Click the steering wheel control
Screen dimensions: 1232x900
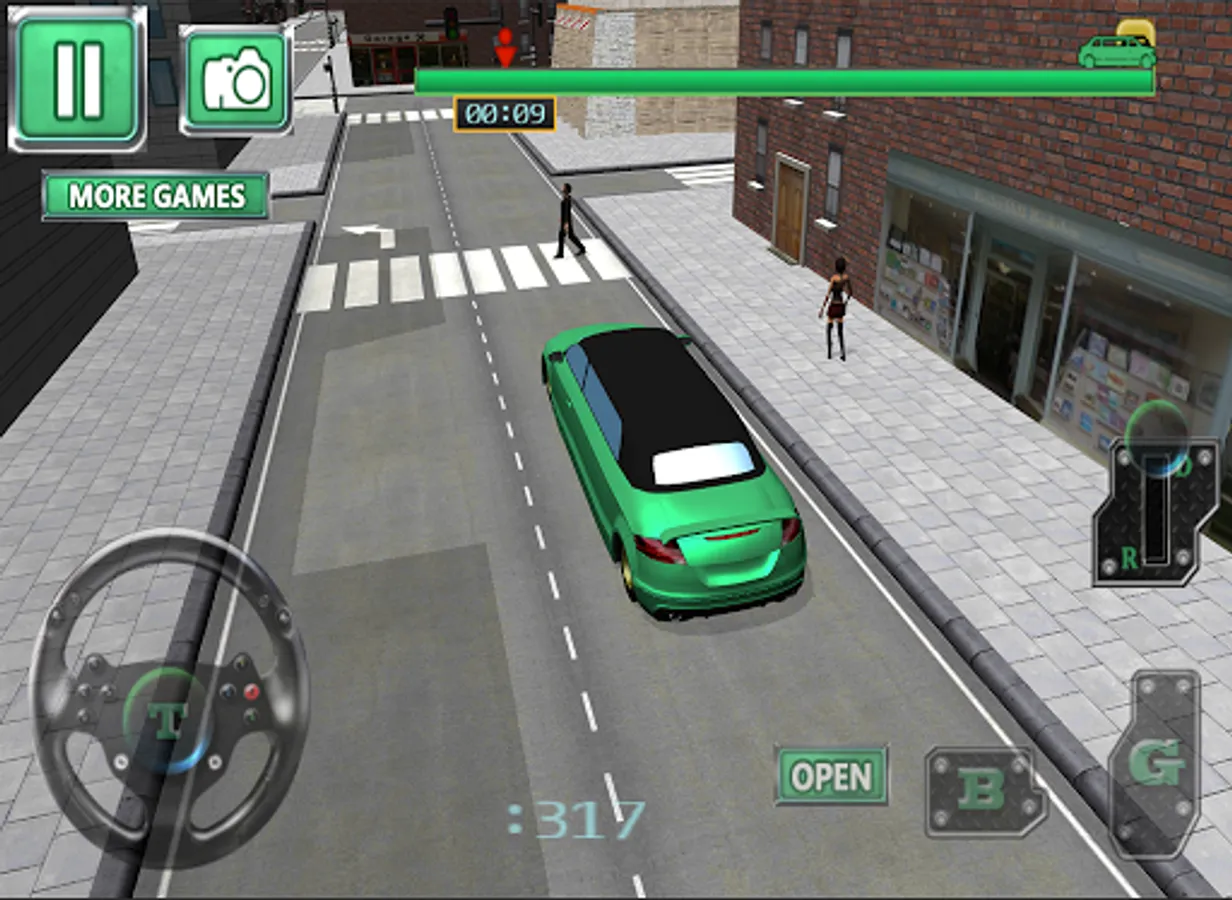168,700
